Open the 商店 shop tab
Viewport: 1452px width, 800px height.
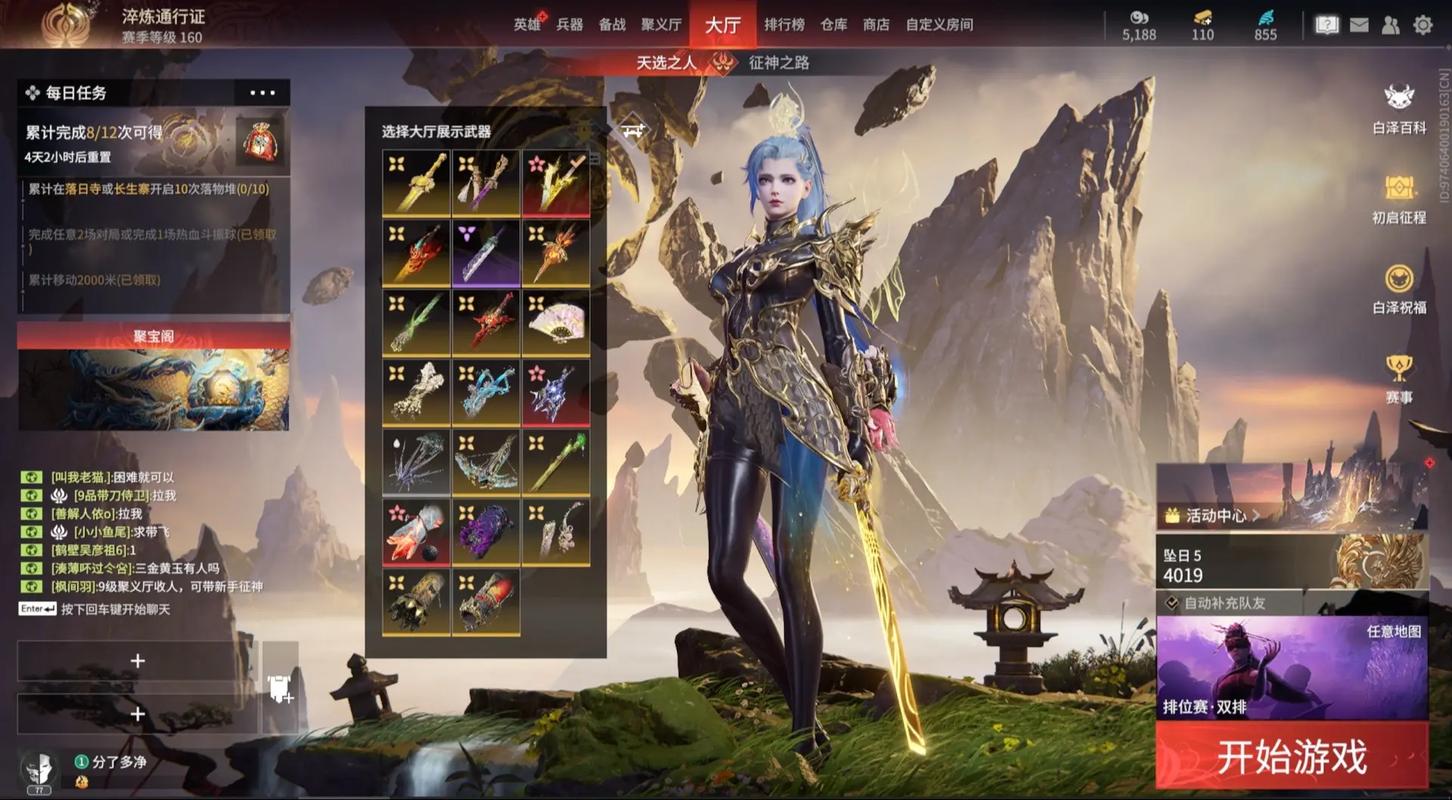coord(876,25)
